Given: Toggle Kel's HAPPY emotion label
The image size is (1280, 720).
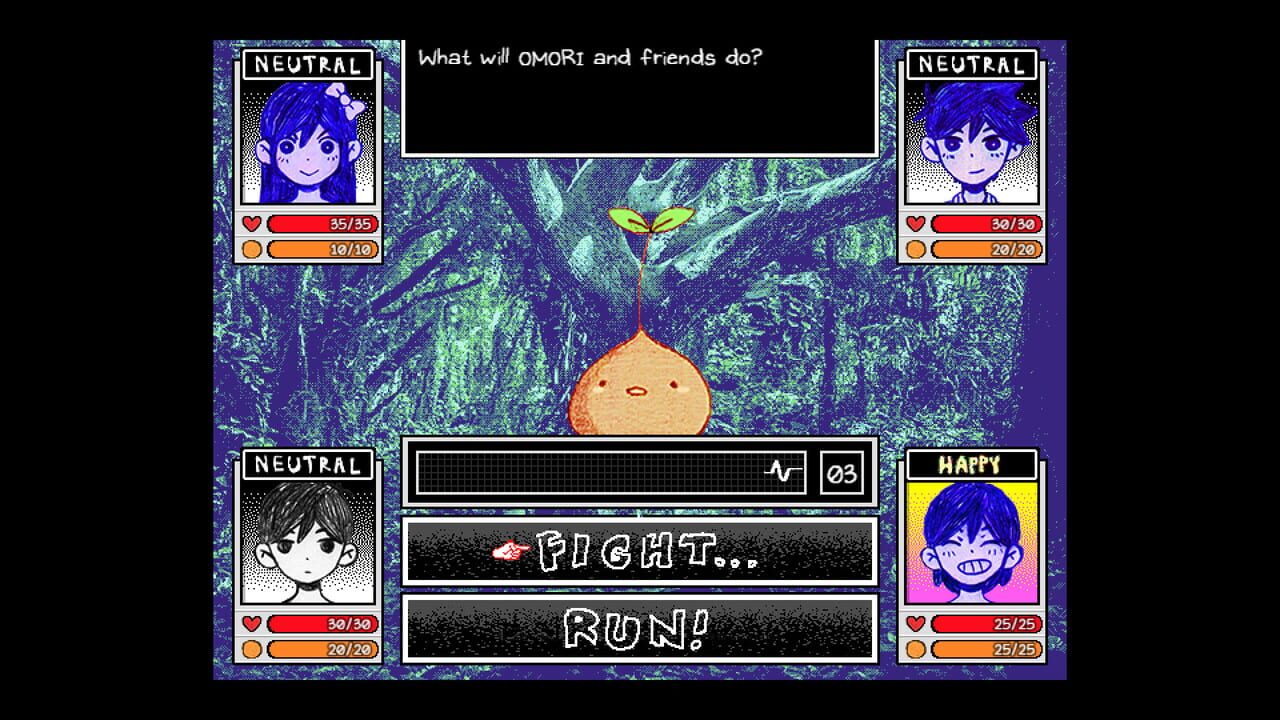Looking at the screenshot, I should click(x=972, y=464).
